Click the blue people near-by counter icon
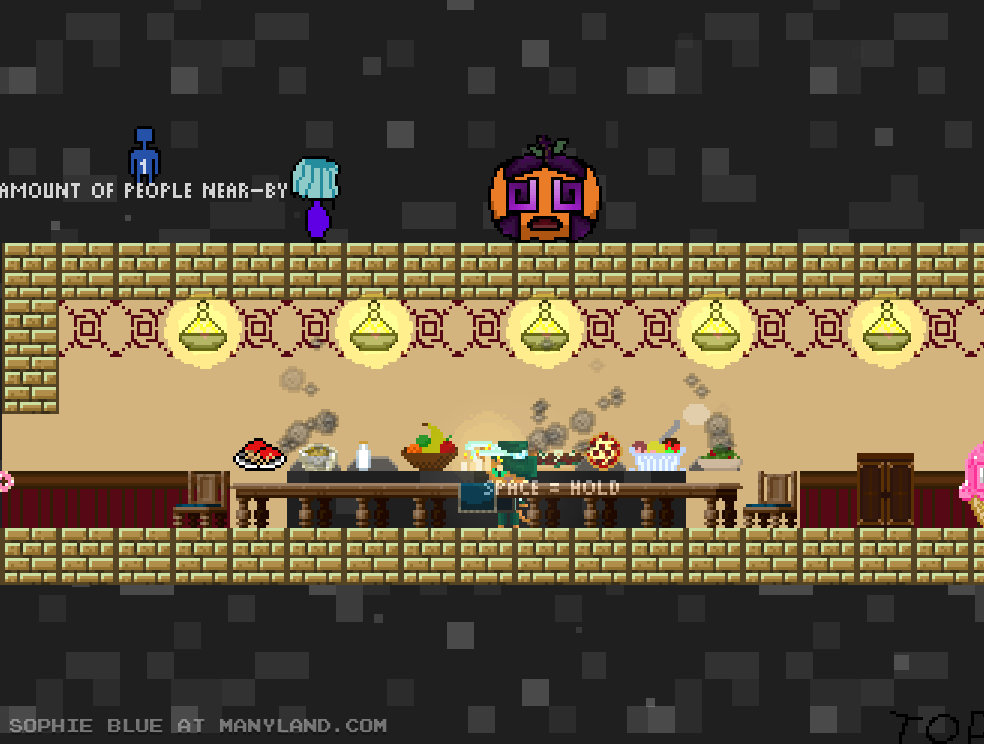This screenshot has width=984, height=744. (144, 154)
